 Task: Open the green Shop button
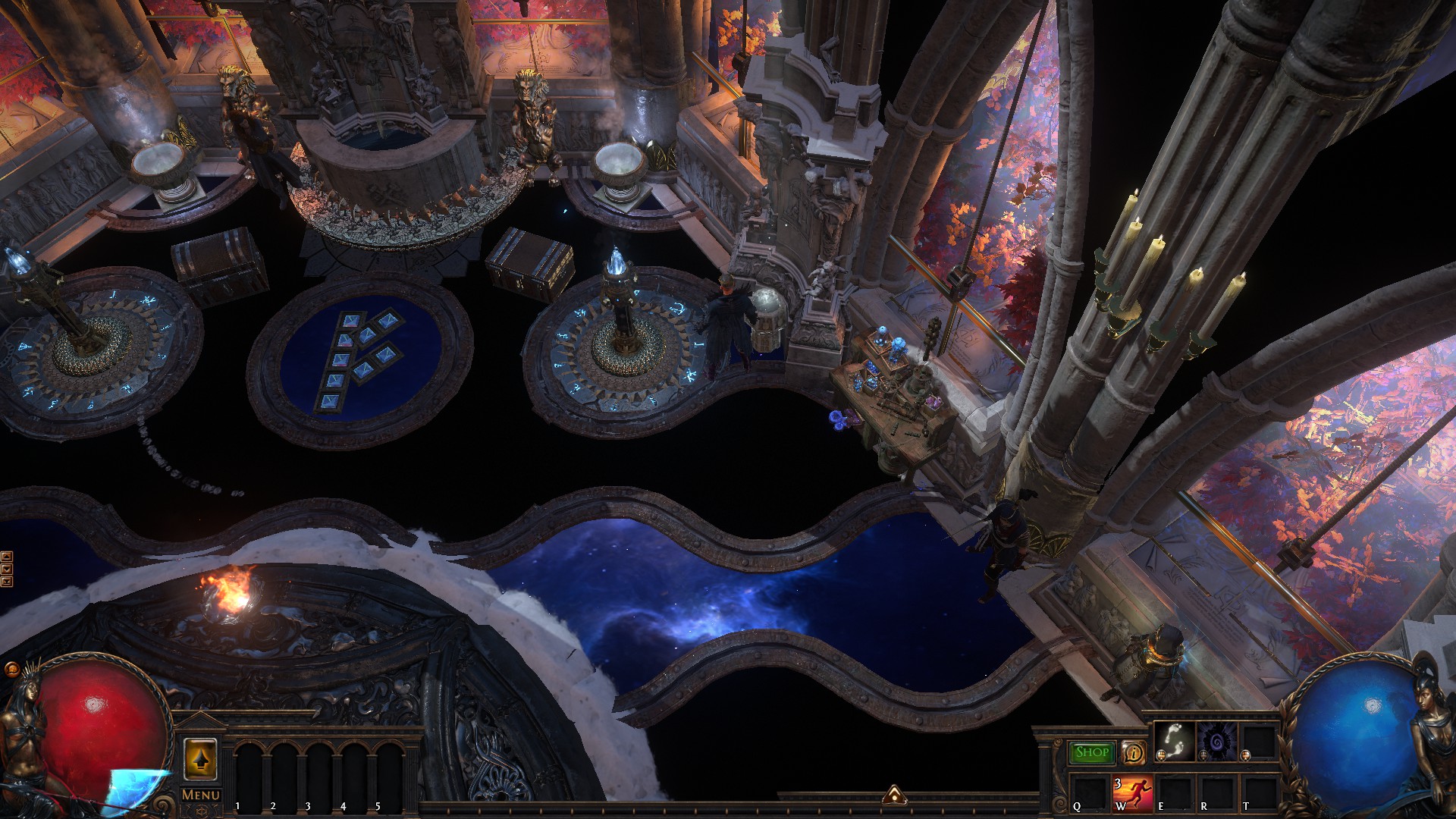click(1091, 752)
